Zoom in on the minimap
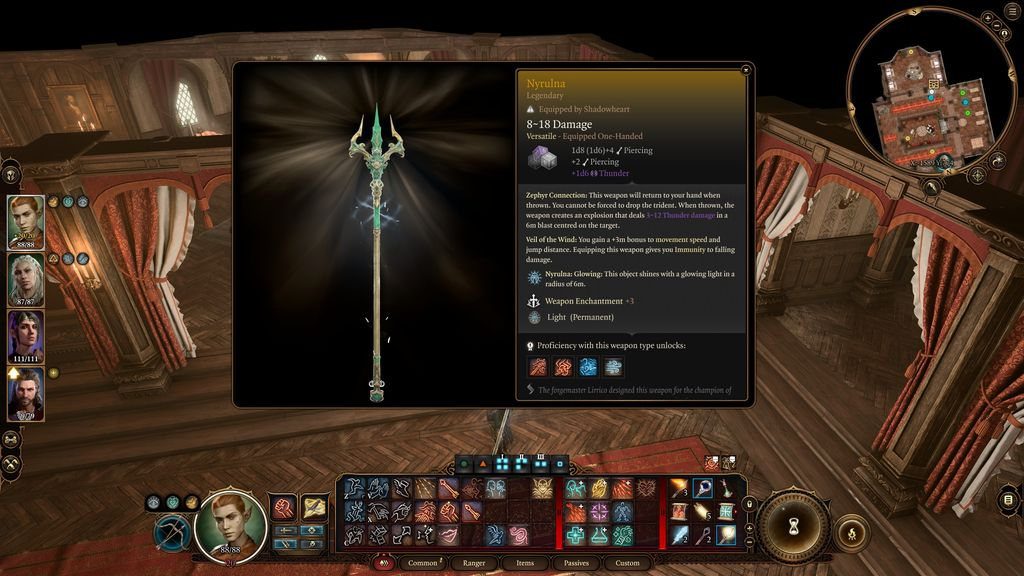The width and height of the screenshot is (1024, 576). 987,19
